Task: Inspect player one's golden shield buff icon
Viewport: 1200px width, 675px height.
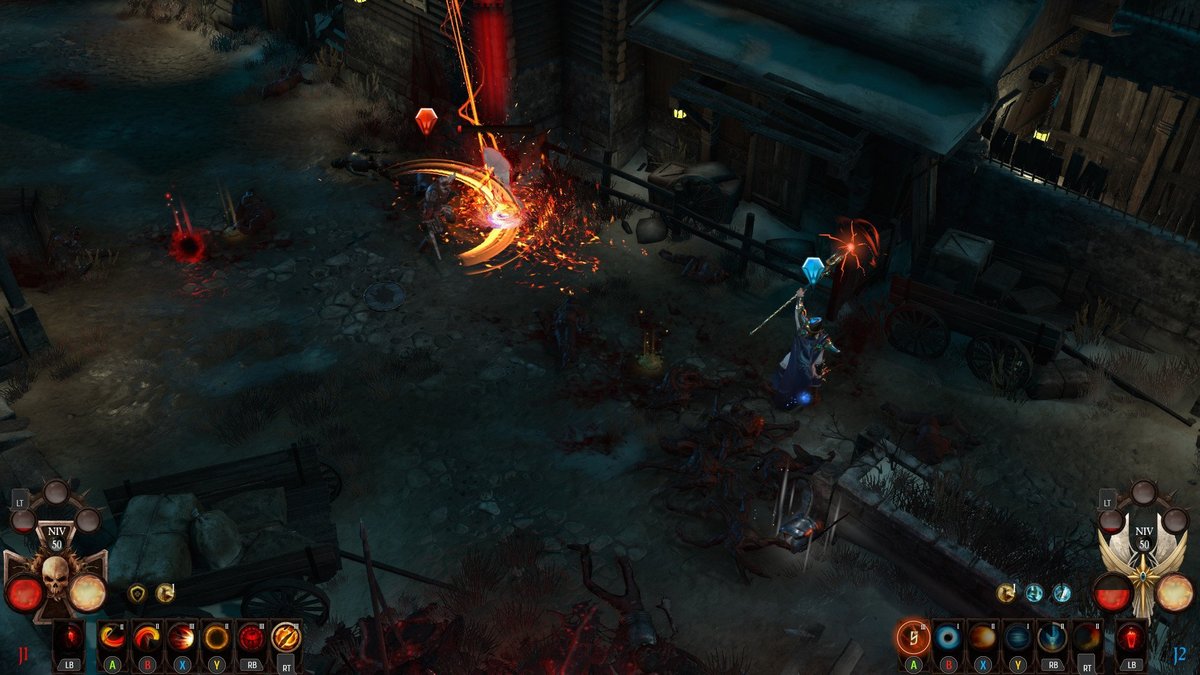Action: pyautogui.click(x=137, y=593)
